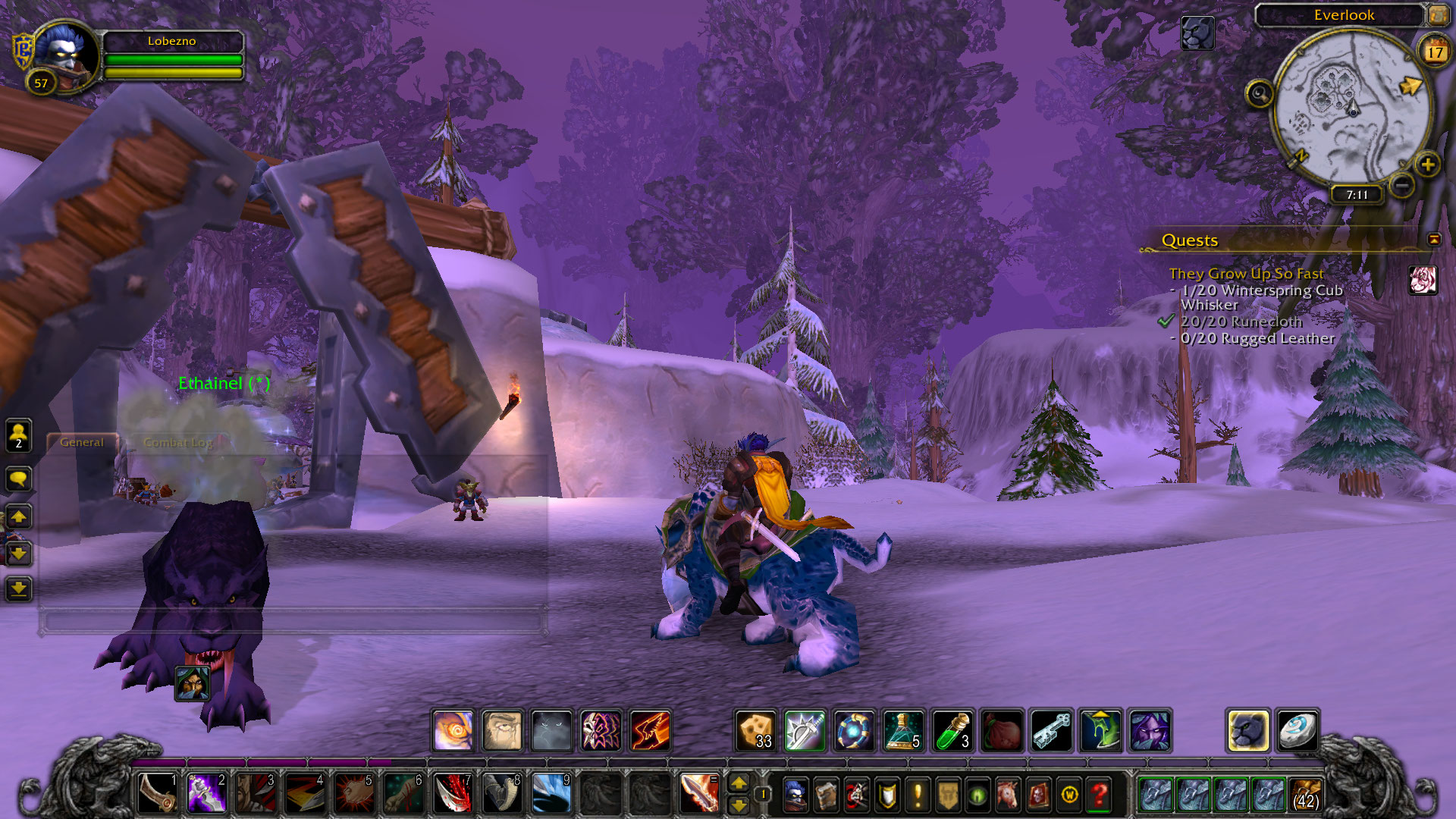Use the silver skeleton key item
Image resolution: width=1456 pixels, height=819 pixels.
1051,731
